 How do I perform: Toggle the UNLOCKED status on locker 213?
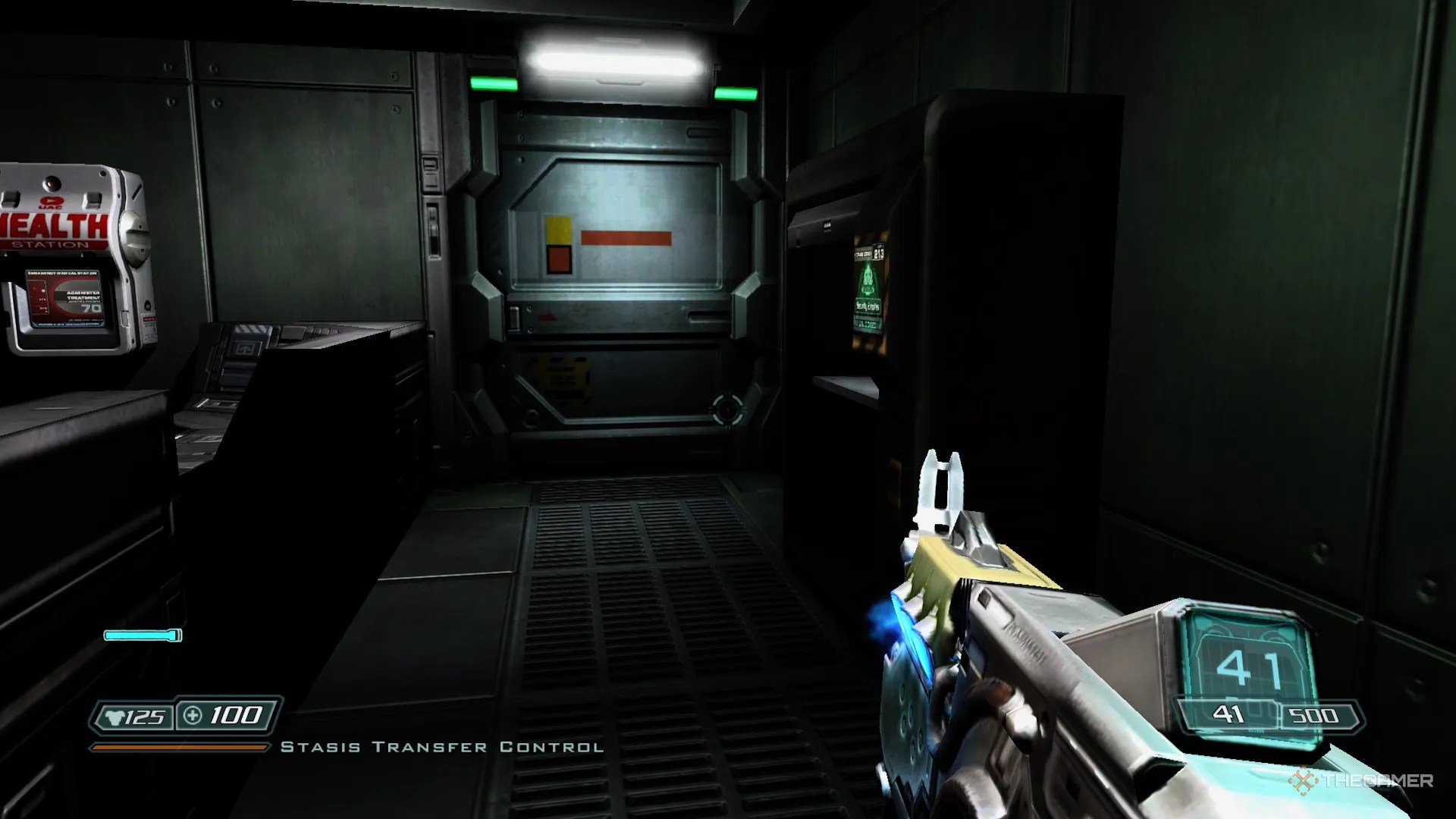click(868, 322)
